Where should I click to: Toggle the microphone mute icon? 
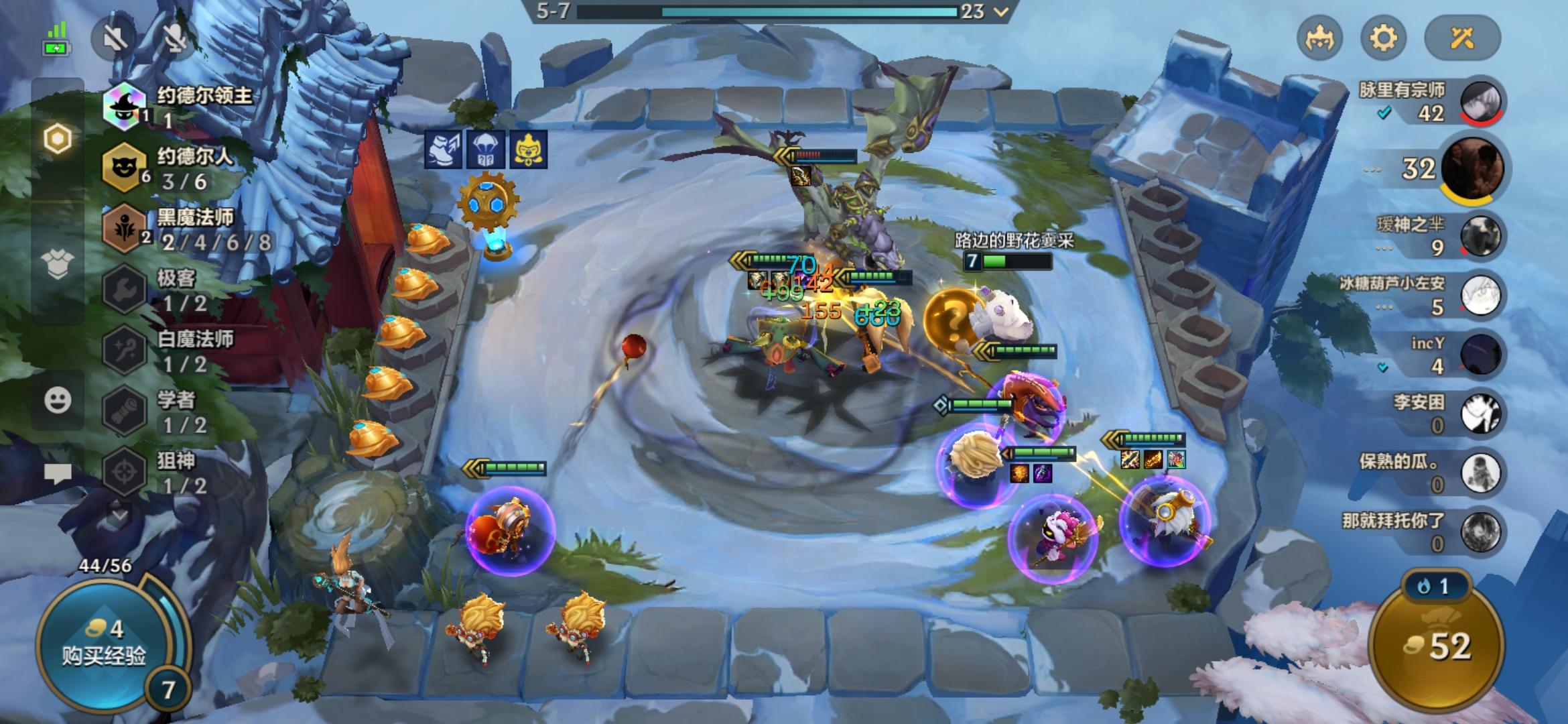click(x=174, y=39)
